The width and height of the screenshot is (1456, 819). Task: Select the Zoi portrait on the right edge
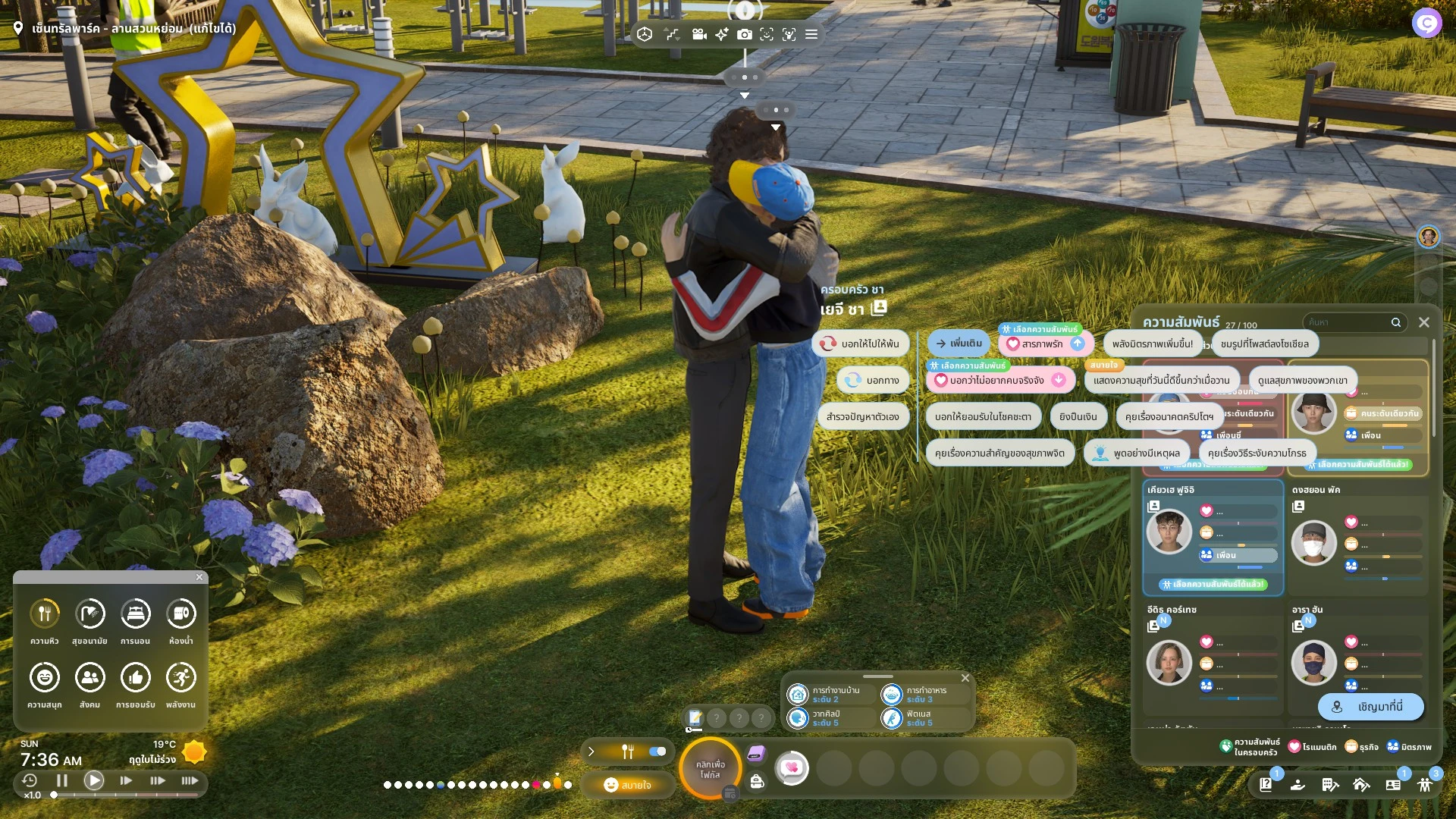coord(1429,237)
